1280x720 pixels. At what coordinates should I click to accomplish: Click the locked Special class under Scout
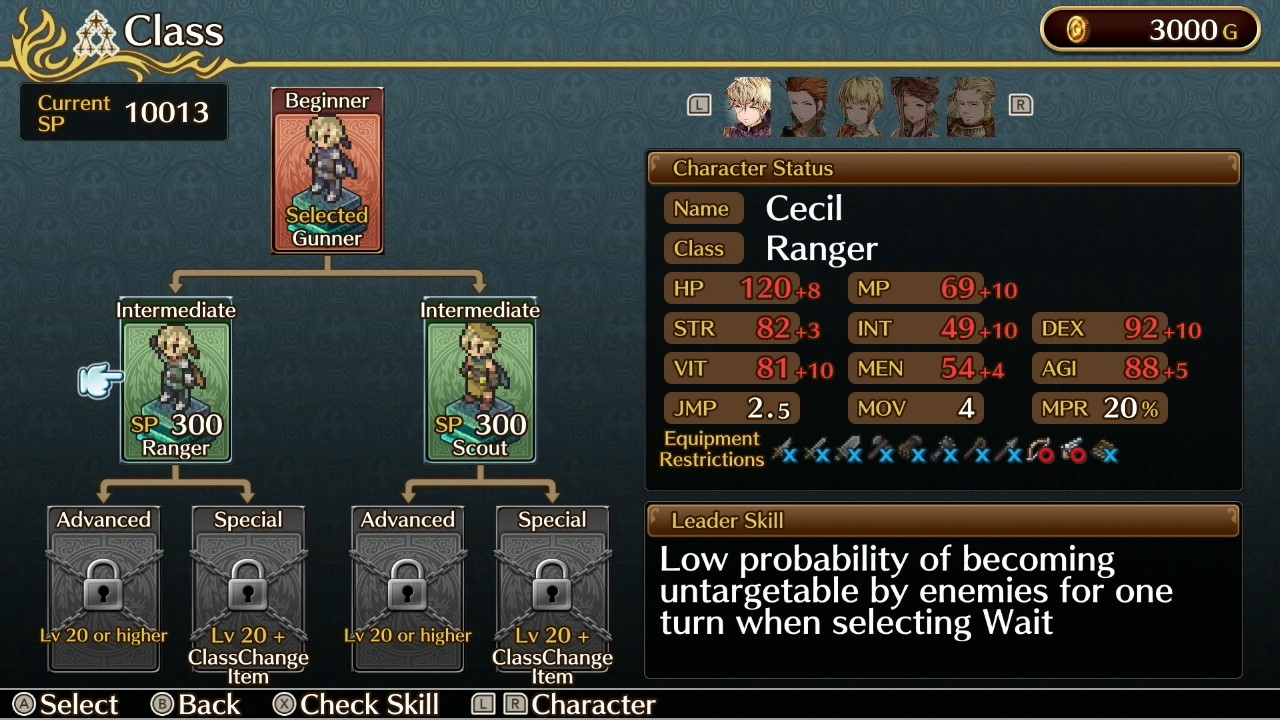point(552,590)
